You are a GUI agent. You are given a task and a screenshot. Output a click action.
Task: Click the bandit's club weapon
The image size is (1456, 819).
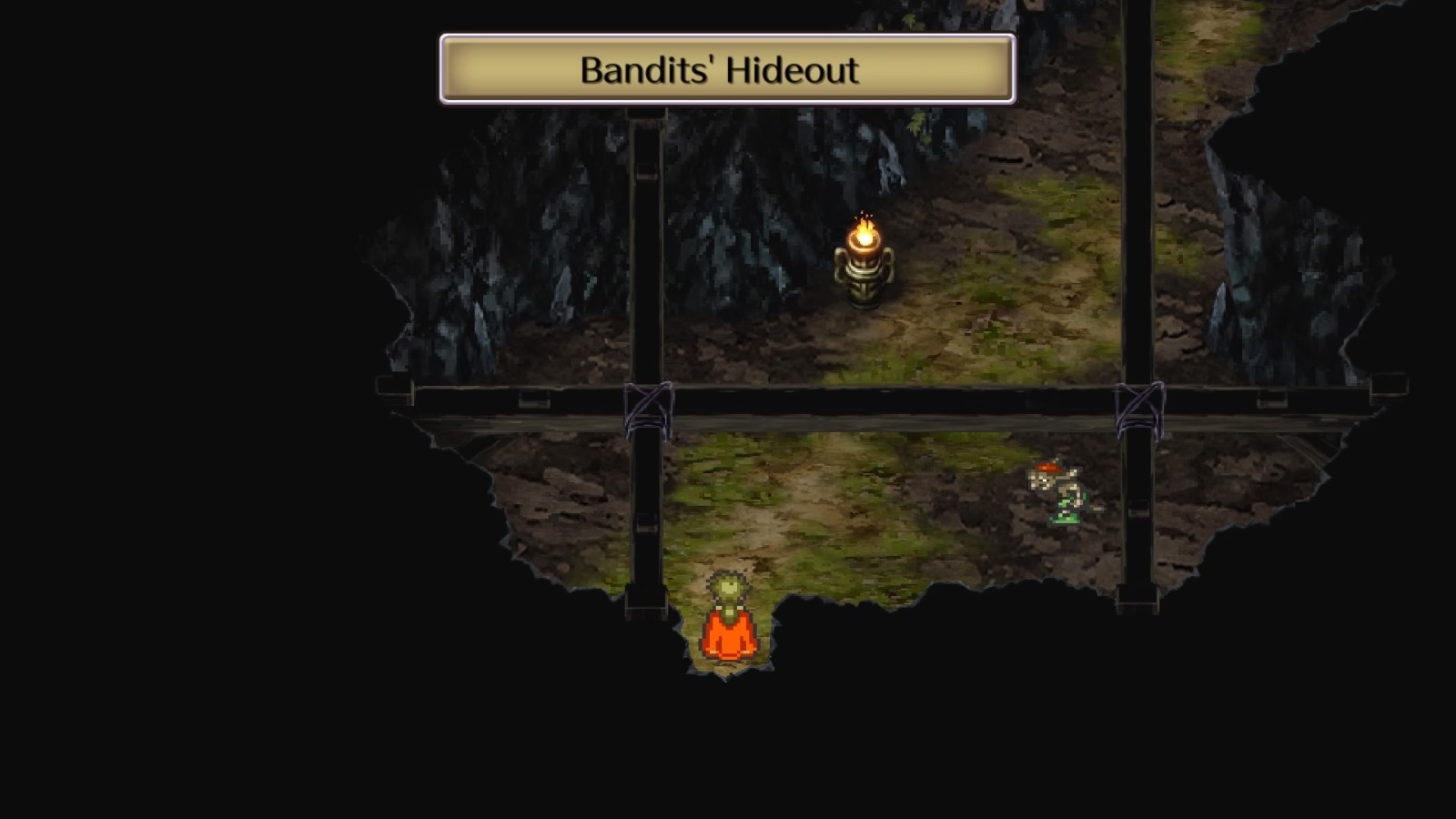pos(1096,507)
